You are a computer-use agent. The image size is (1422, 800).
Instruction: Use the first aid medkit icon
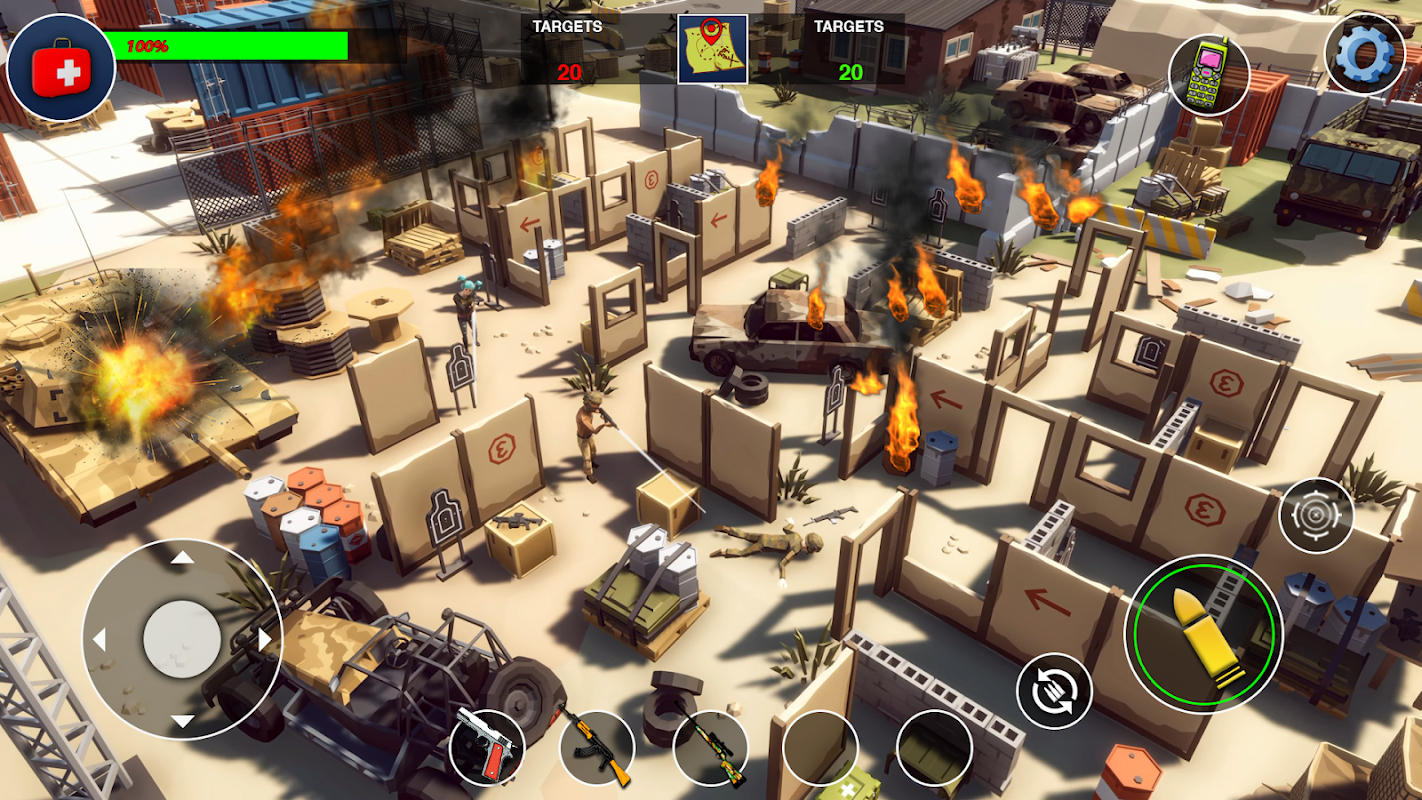click(61, 68)
